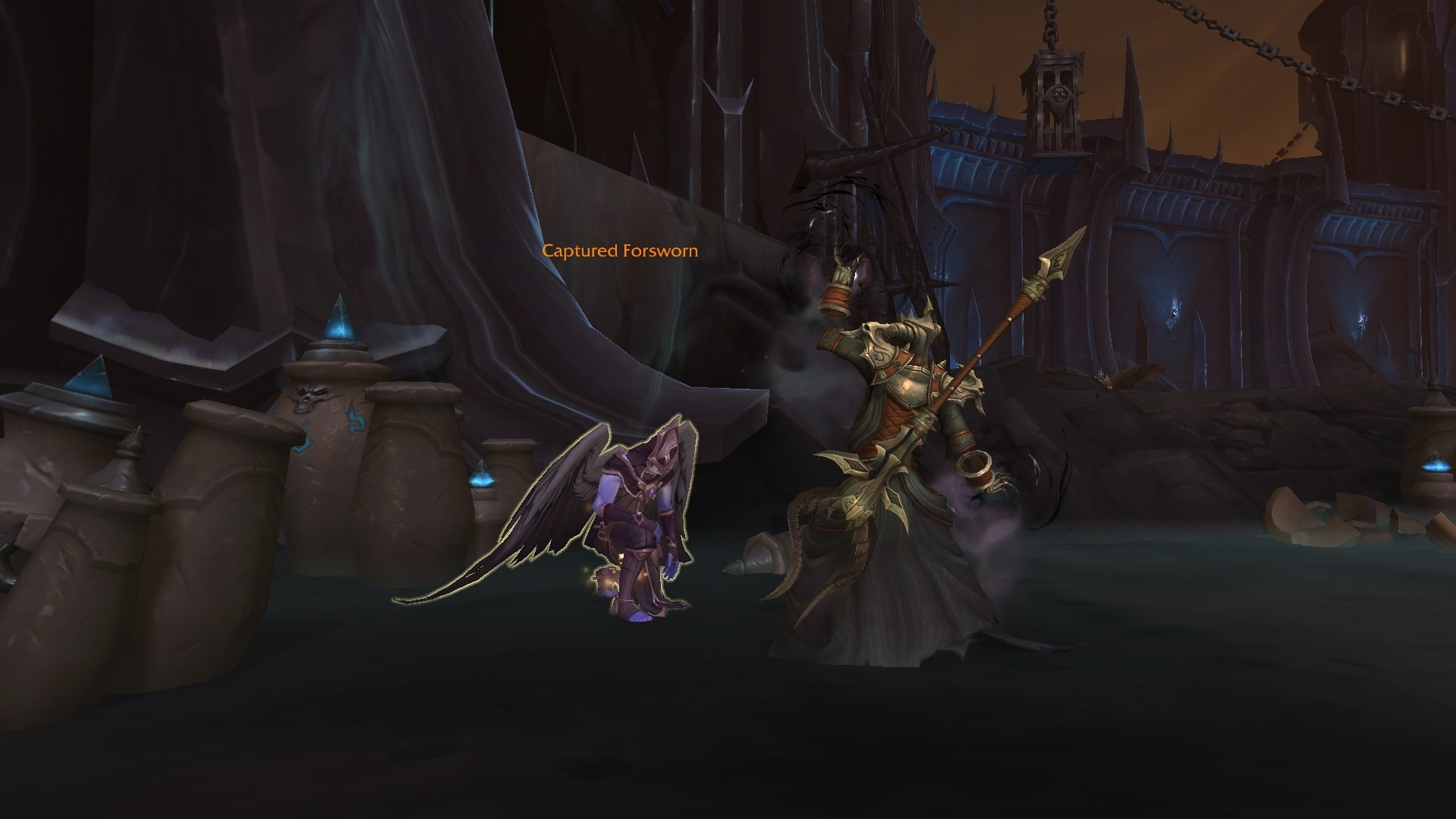Select the Captured Forsworn name label

coord(619,250)
